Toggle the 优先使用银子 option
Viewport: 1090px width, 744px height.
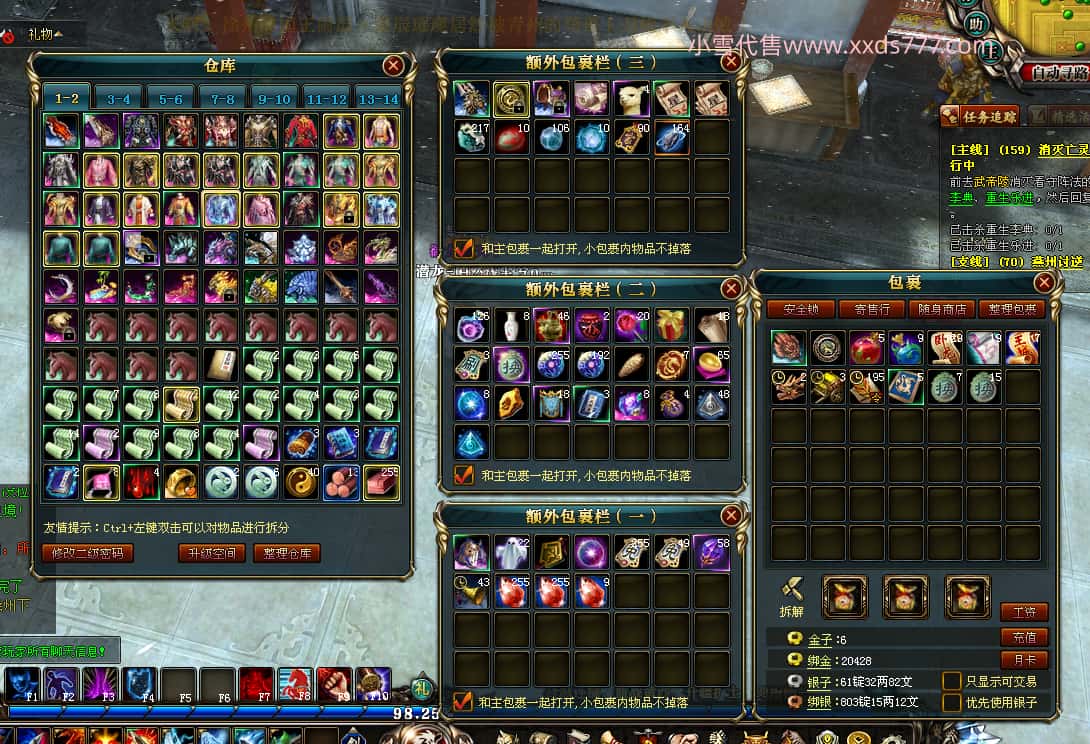952,702
